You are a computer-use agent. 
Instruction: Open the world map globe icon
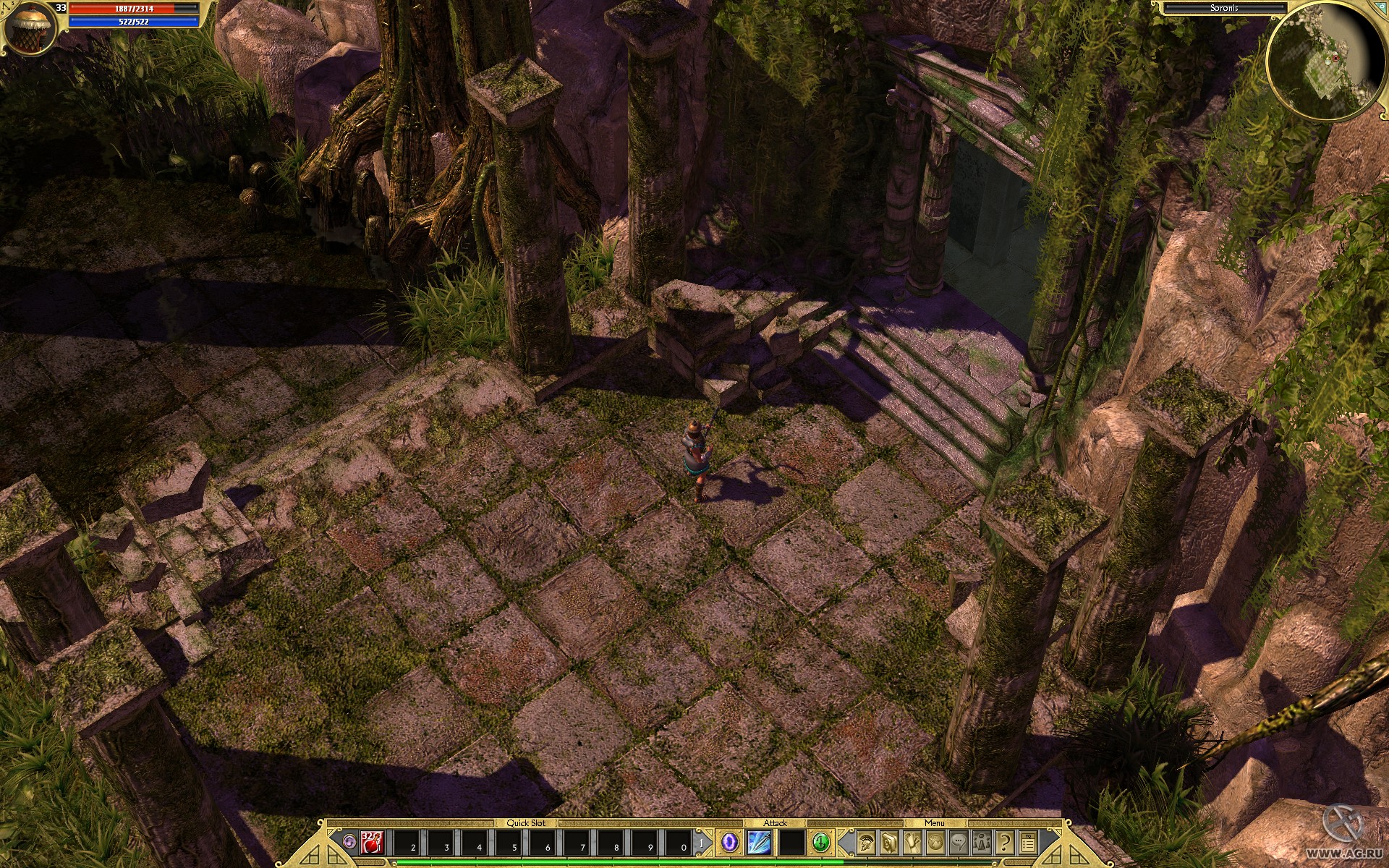[x=935, y=843]
